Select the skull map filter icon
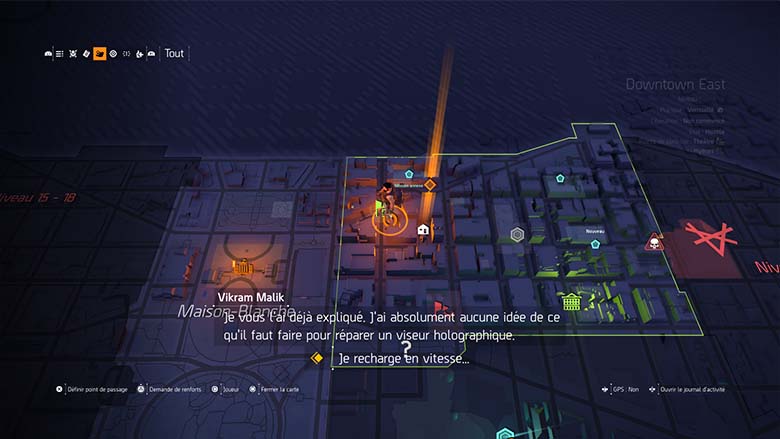 pyautogui.click(x=73, y=54)
